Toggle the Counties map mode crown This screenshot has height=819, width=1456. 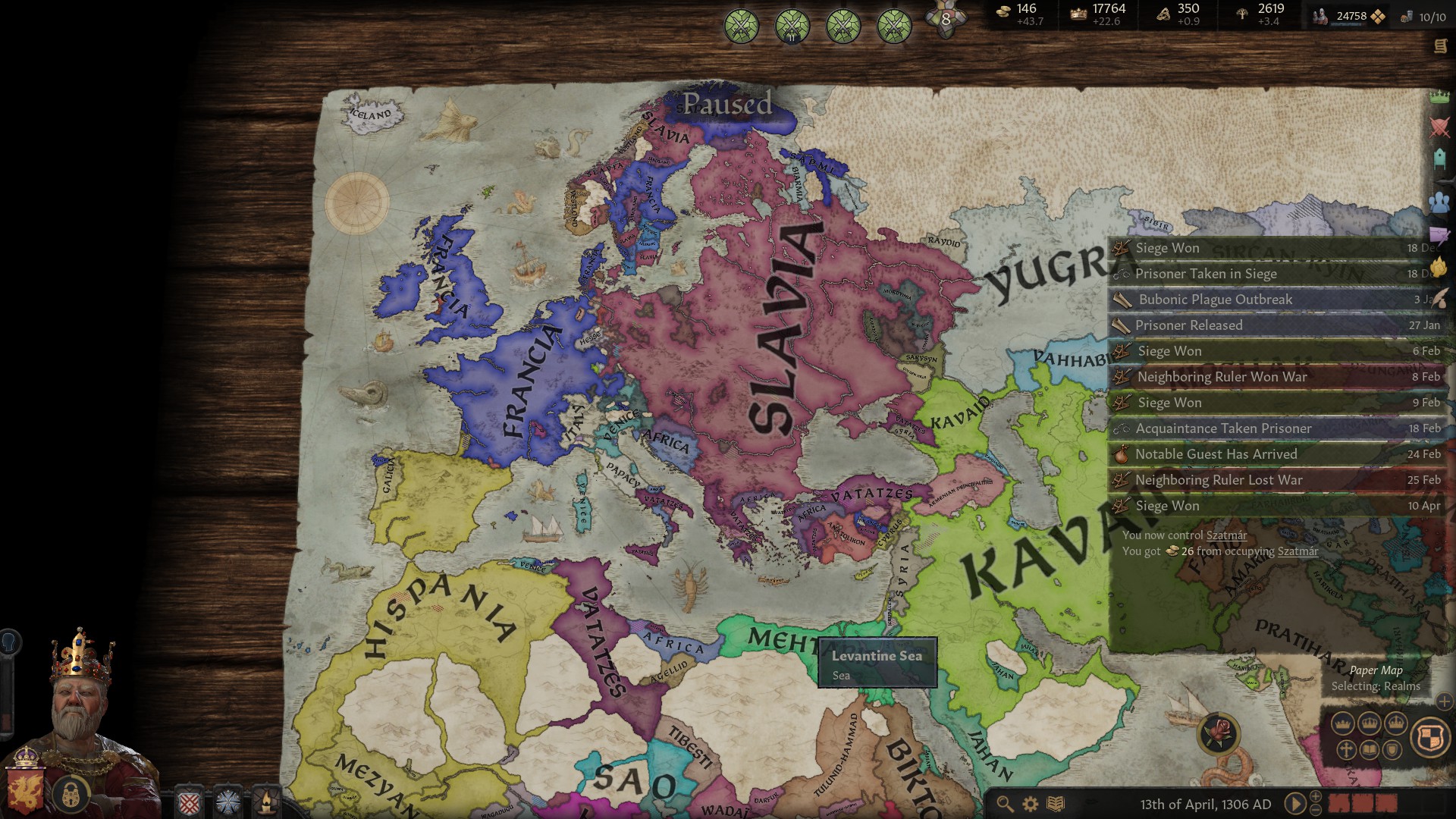[x=1342, y=723]
